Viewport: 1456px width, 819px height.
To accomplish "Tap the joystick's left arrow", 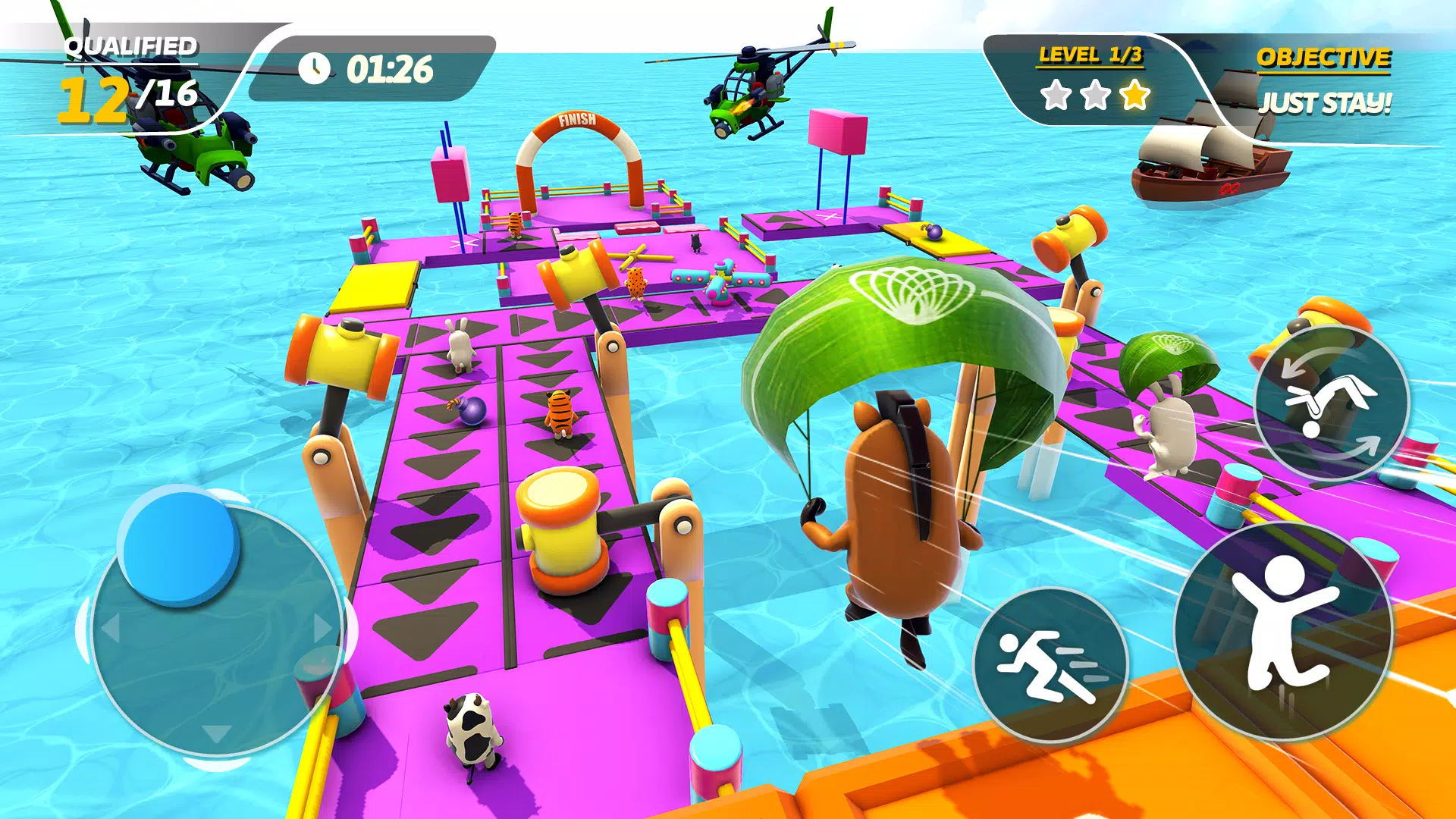I will 111,628.
